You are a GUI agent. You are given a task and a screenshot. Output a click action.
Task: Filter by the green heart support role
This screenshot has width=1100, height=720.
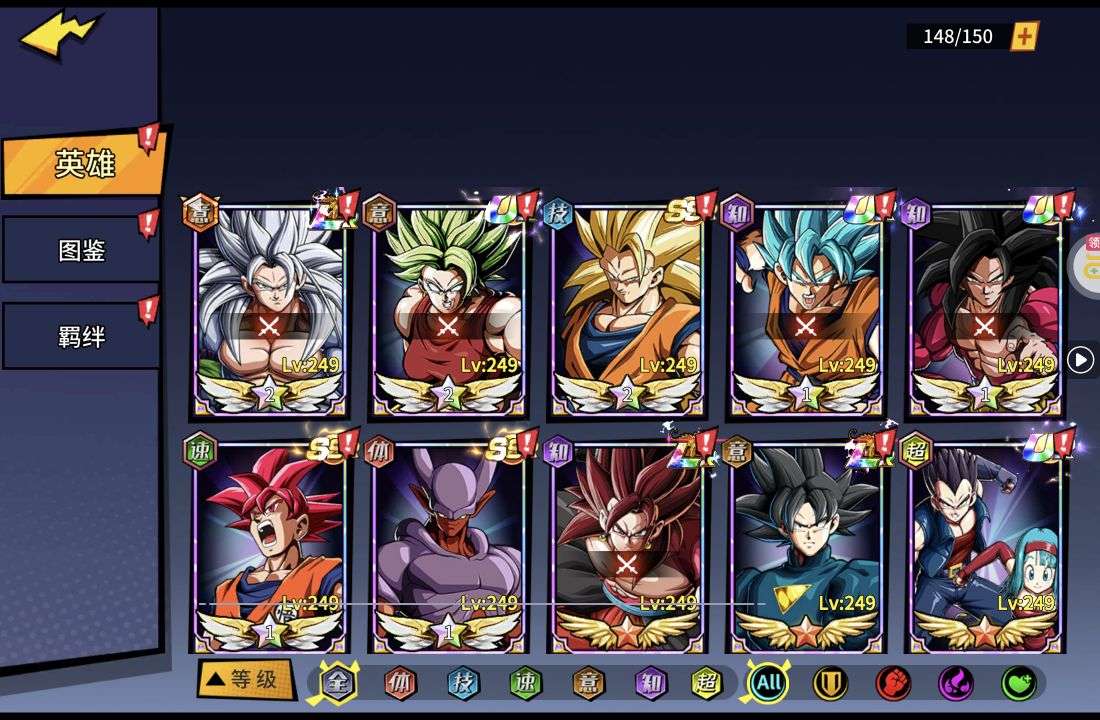pyautogui.click(x=1018, y=683)
